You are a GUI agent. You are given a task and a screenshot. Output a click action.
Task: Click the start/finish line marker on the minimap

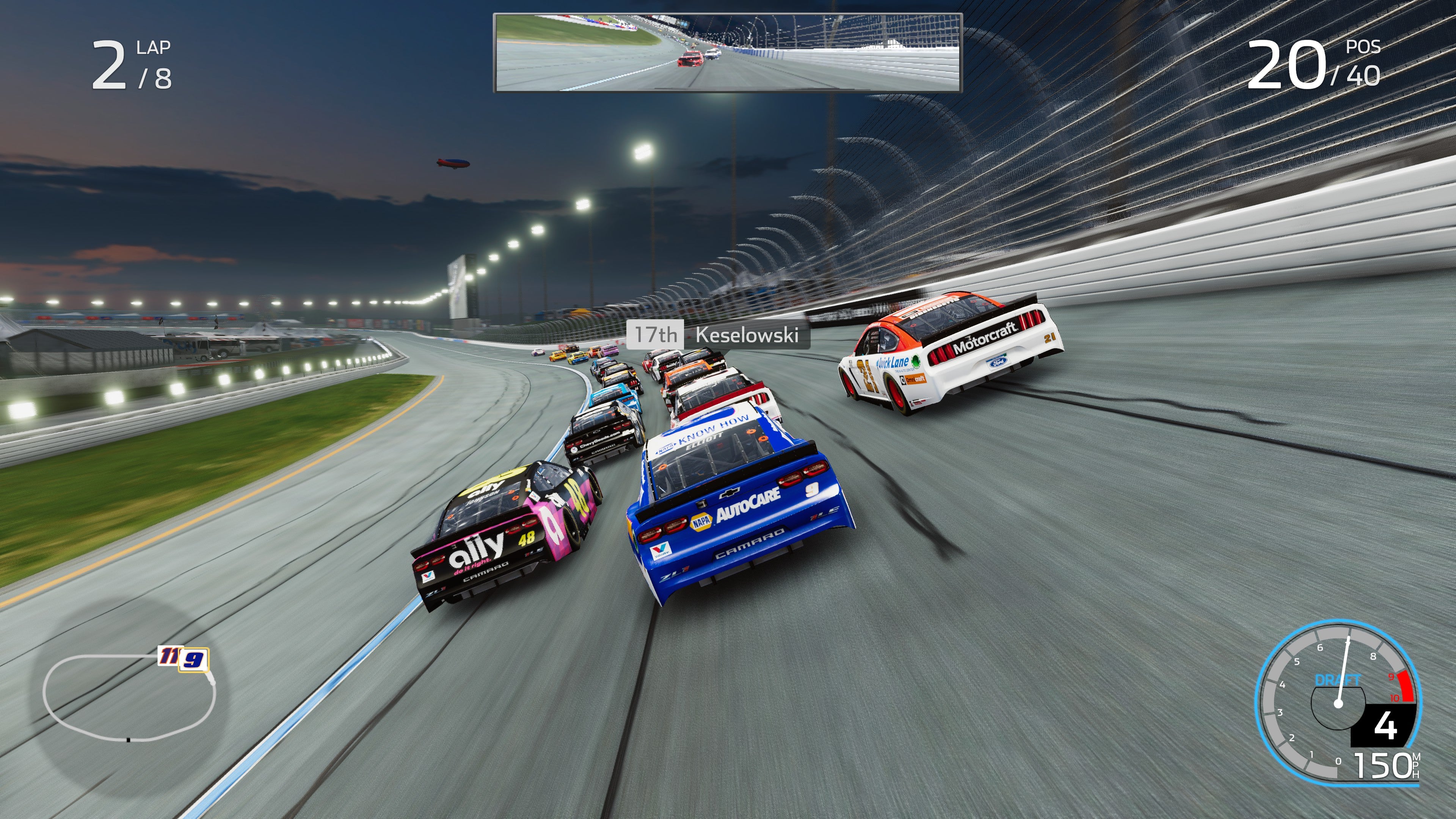129,741
